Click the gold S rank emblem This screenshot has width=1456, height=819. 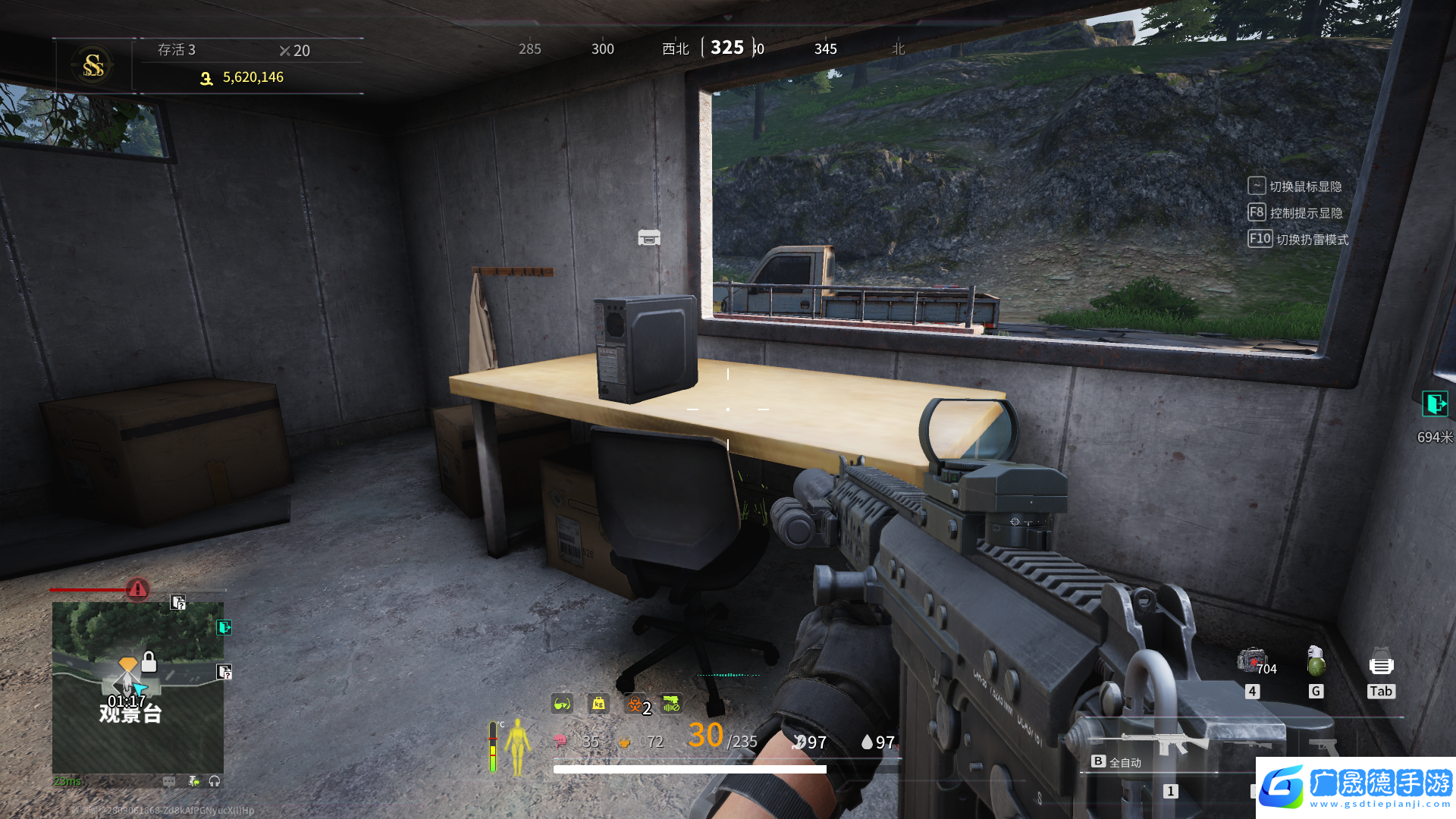tap(93, 65)
